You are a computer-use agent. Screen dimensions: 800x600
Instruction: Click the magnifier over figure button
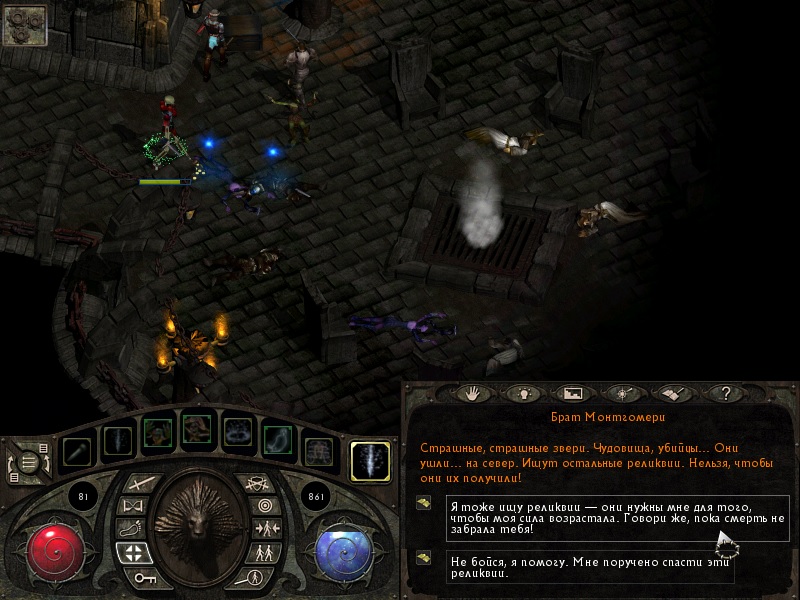255,577
